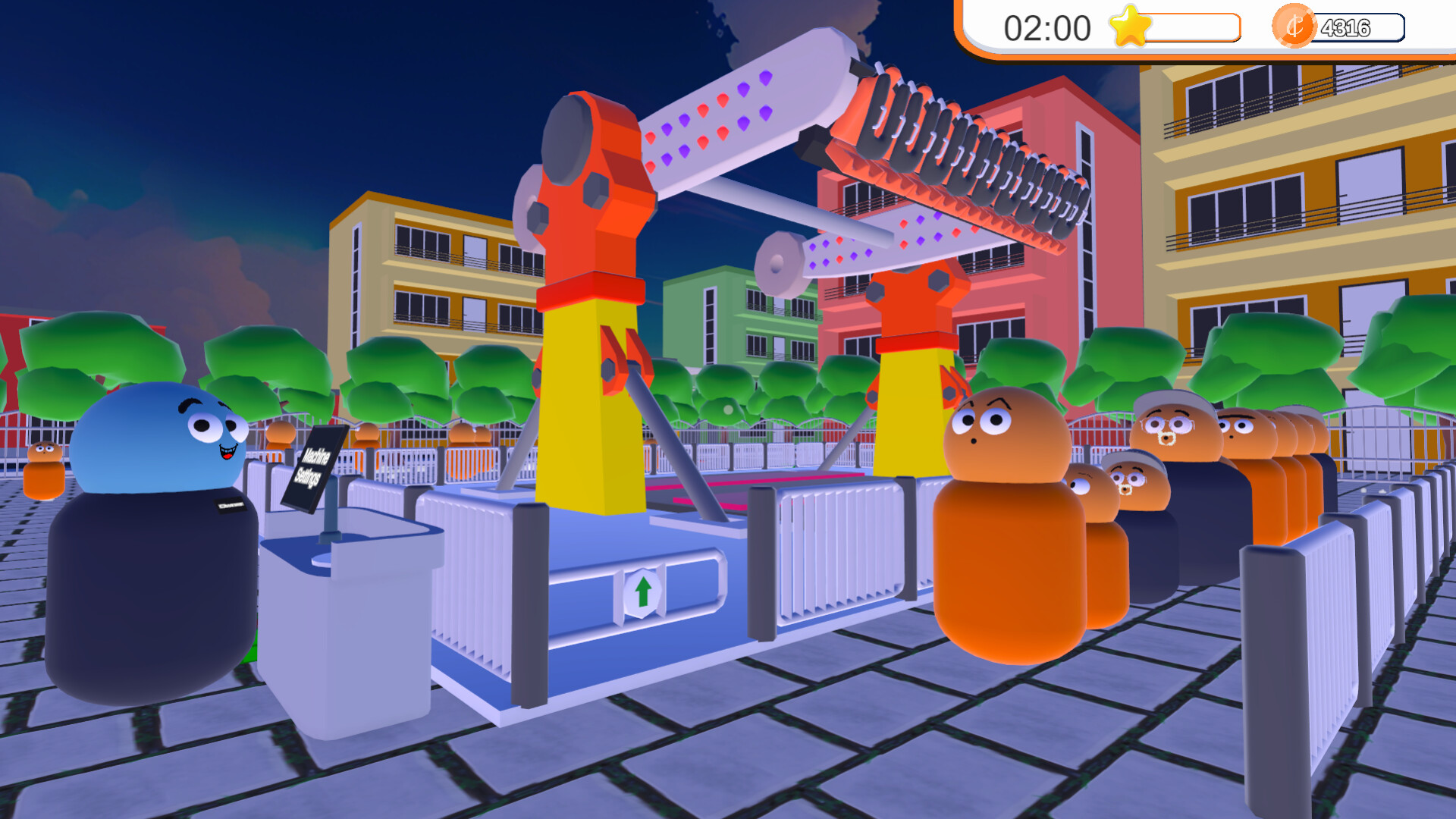The width and height of the screenshot is (1456, 819).
Task: Click the spiked swing gondola above the ride
Action: [948, 159]
